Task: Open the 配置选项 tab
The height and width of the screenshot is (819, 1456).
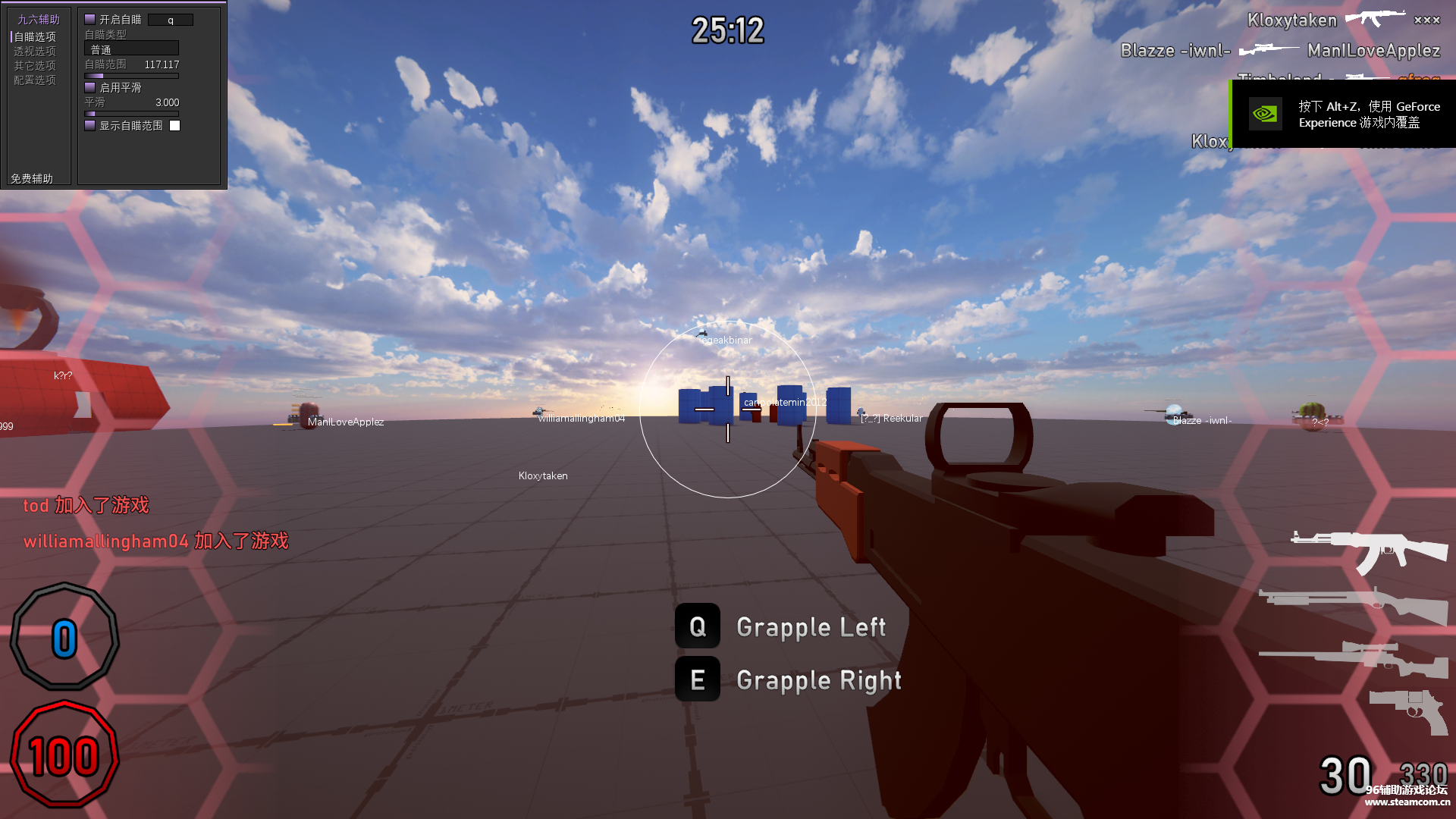Action: pyautogui.click(x=34, y=79)
